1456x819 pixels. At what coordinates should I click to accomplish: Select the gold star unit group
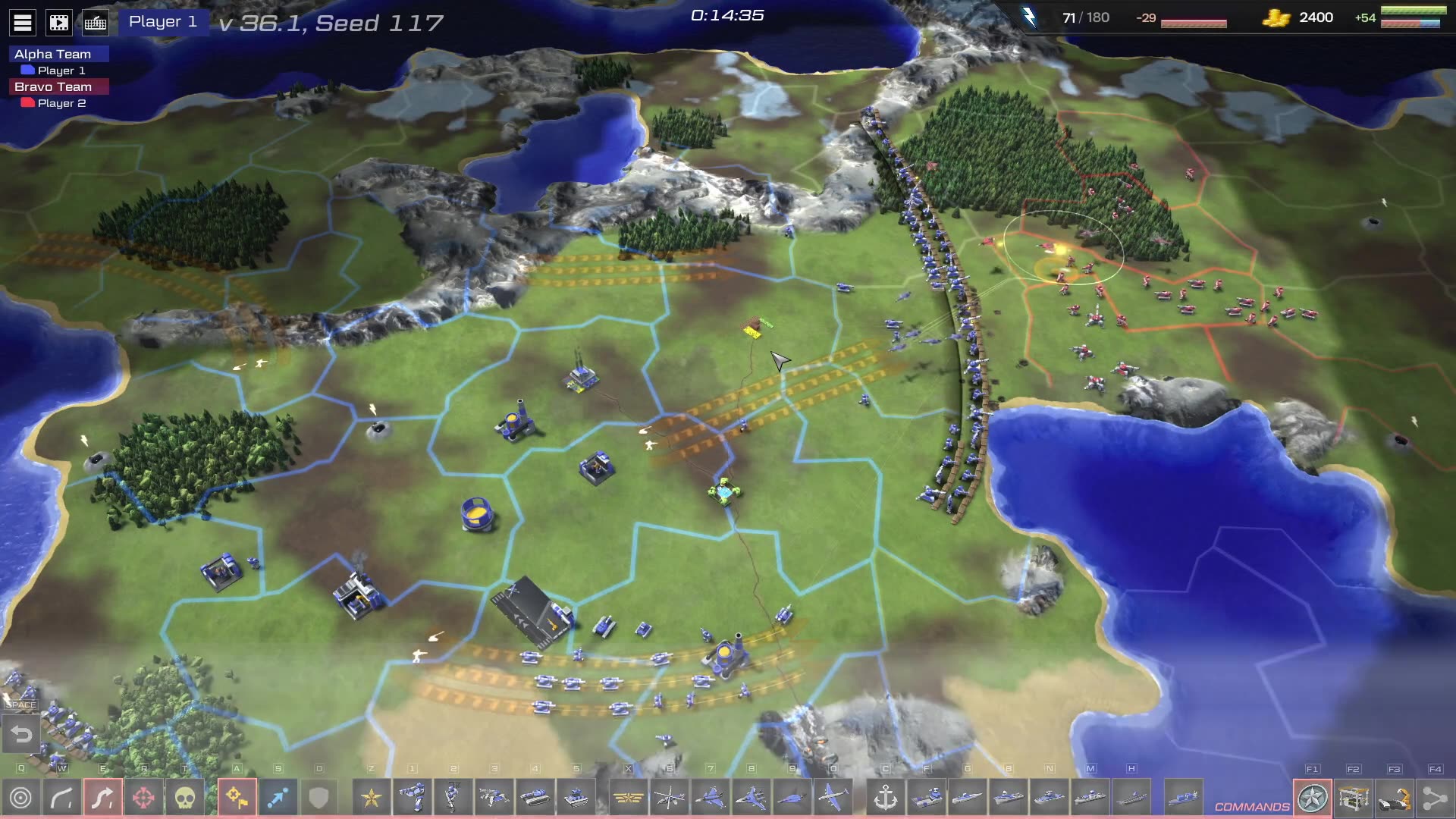pos(372,798)
